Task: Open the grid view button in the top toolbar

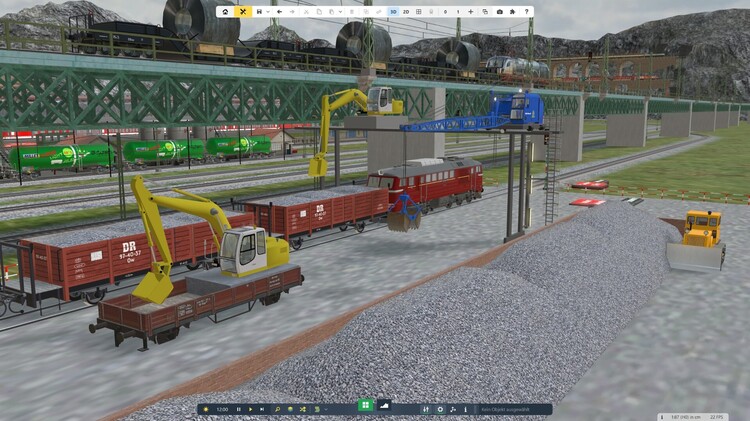Action: (x=419, y=12)
